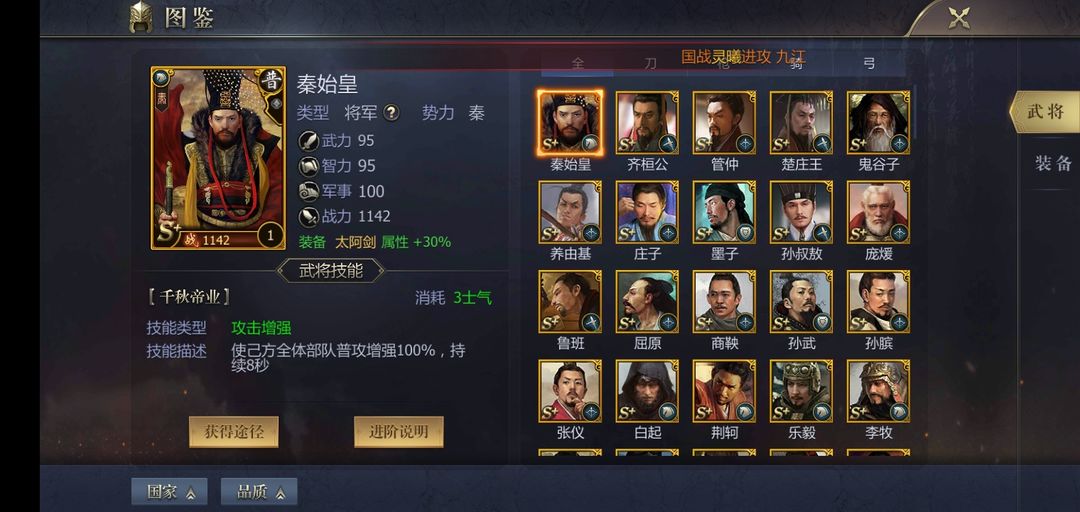The width and height of the screenshot is (1080, 512).
Task: Switch to the 弓 troop type tab
Action: [x=869, y=64]
